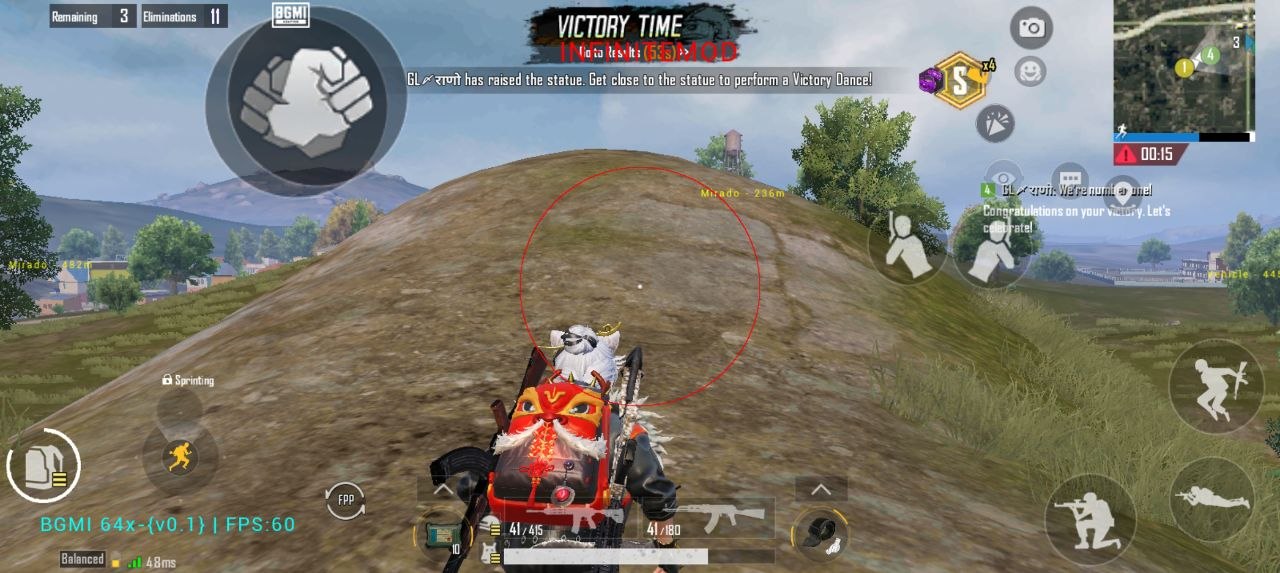Expand the throwables list arrow
1280x573 pixels.
tap(821, 489)
